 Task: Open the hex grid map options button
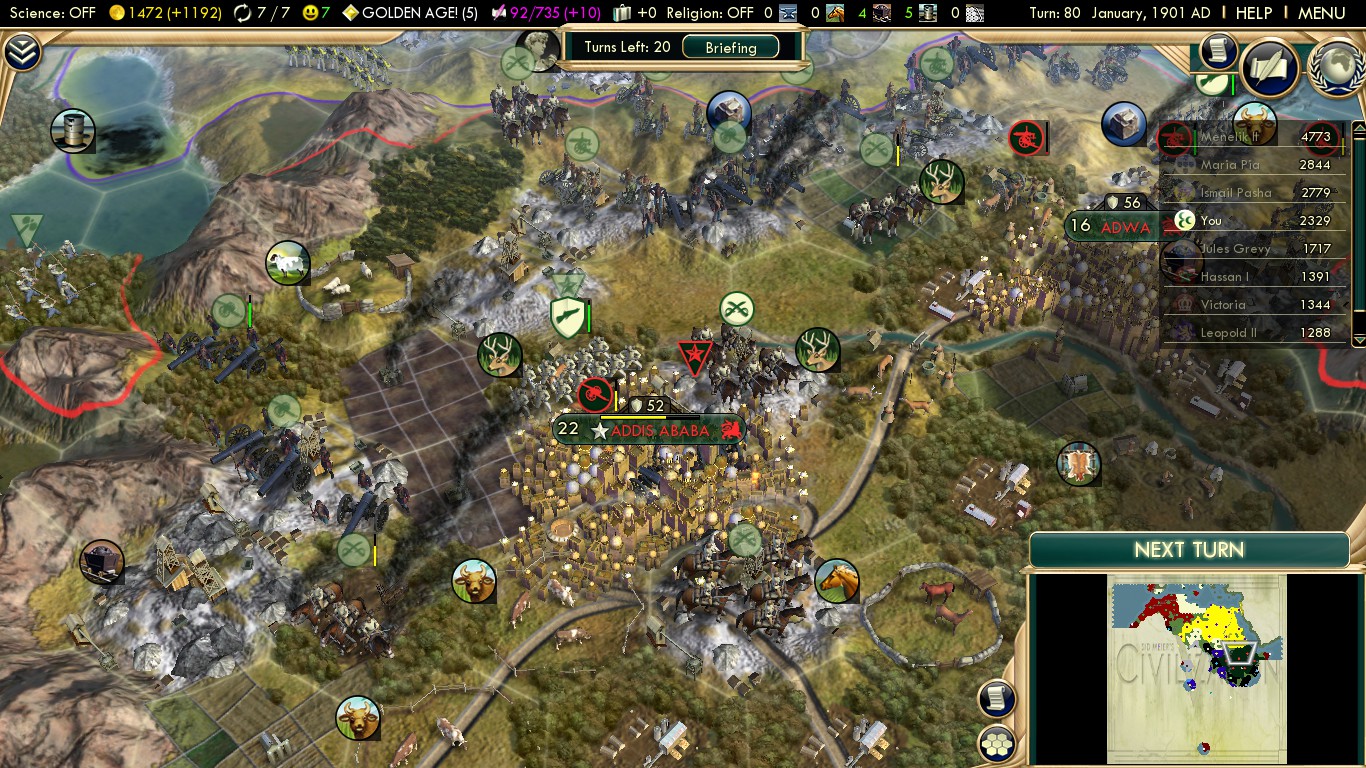(x=997, y=743)
